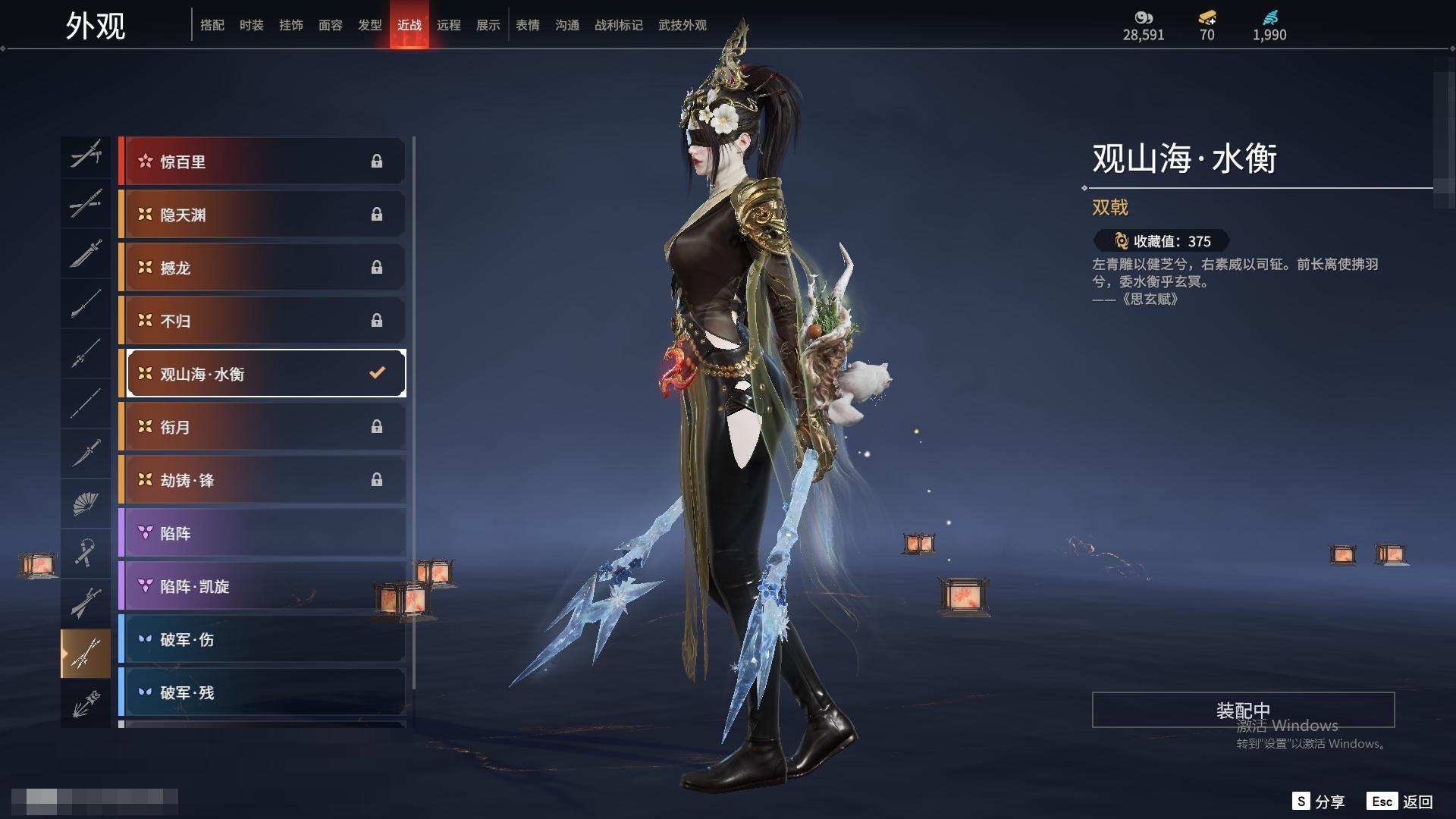Select the 破军·伤 skin row
The width and height of the screenshot is (1456, 819).
262,639
